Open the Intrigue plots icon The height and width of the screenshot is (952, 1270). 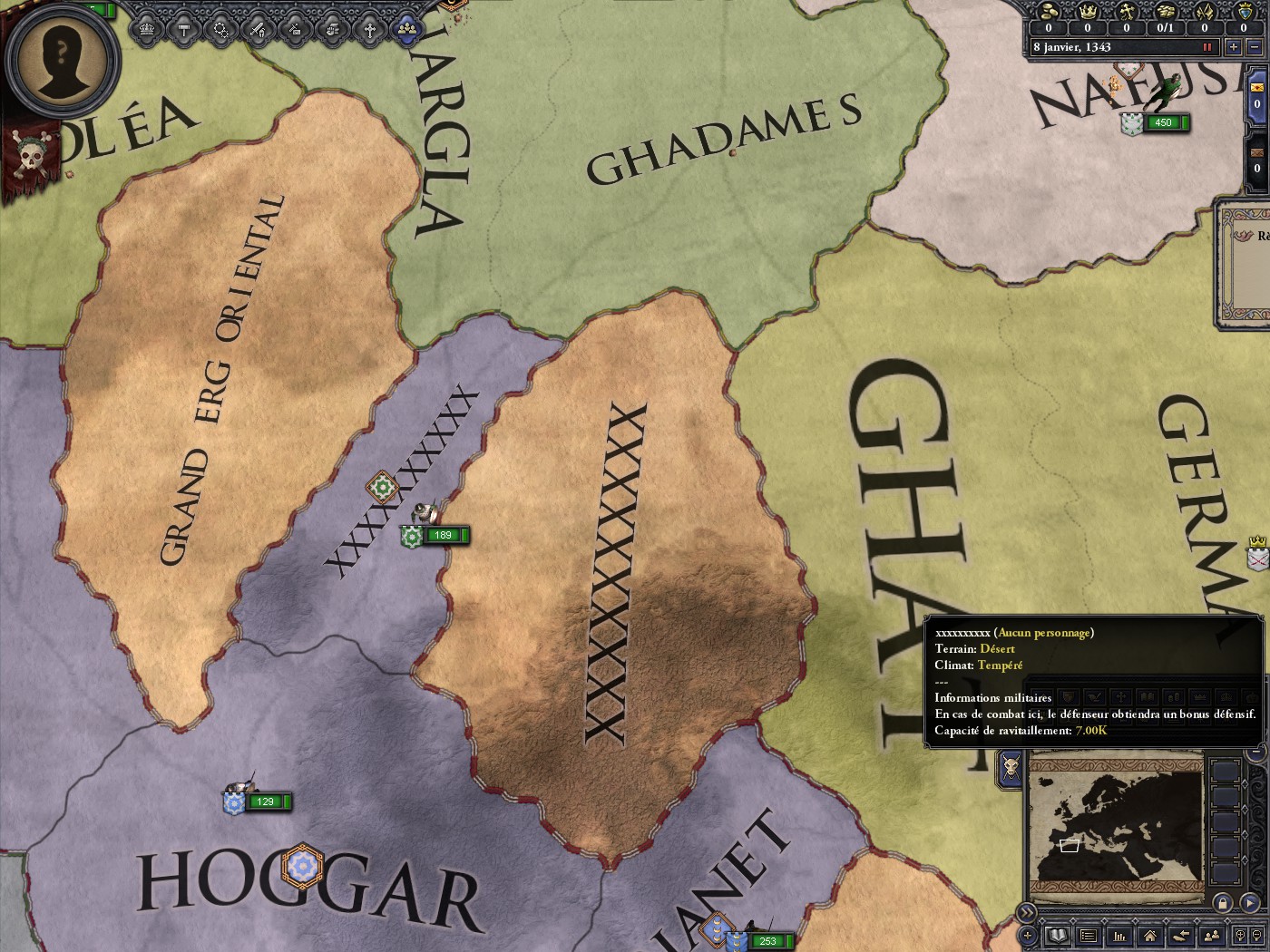click(x=295, y=28)
